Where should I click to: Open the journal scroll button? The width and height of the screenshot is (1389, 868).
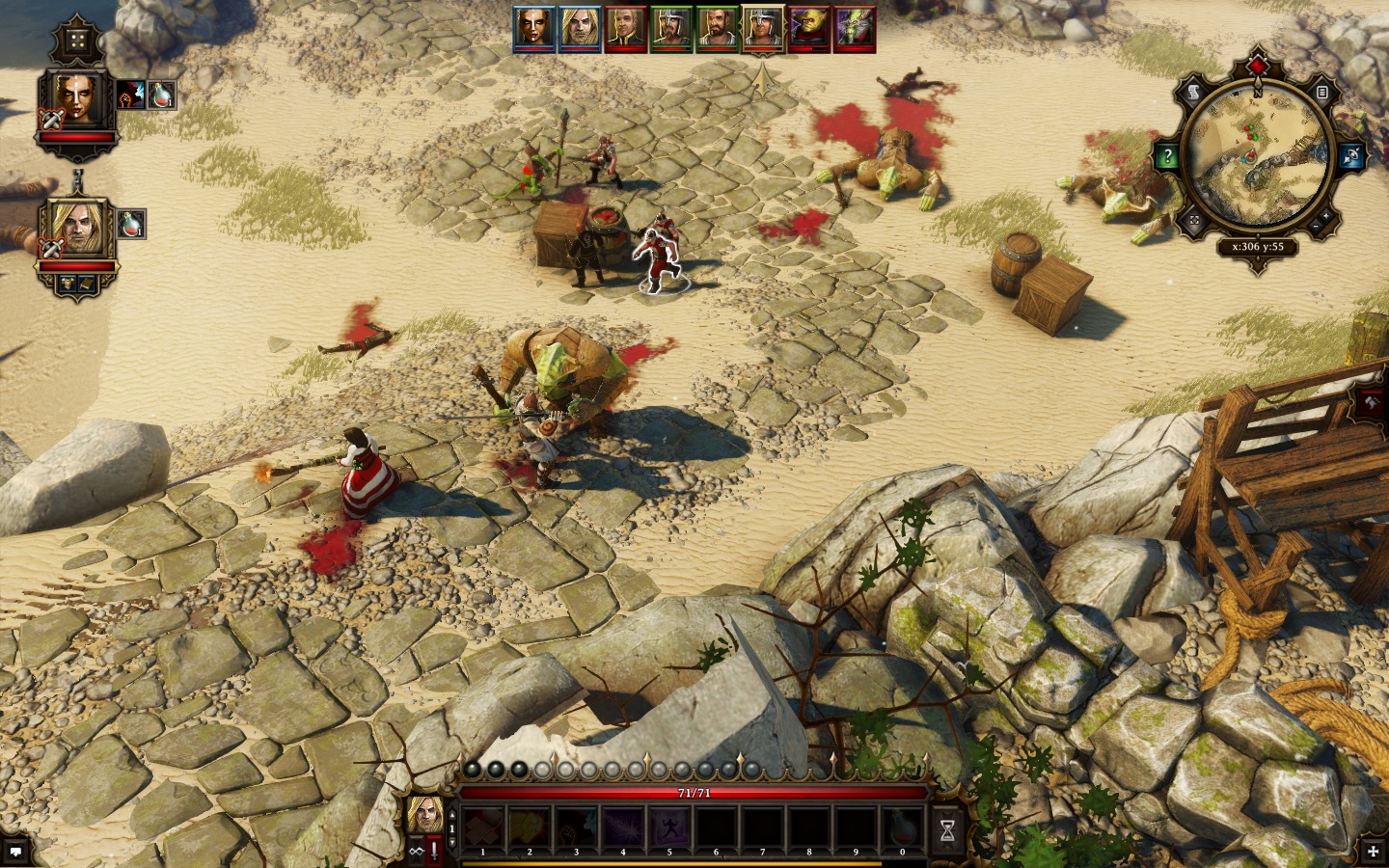click(1194, 93)
